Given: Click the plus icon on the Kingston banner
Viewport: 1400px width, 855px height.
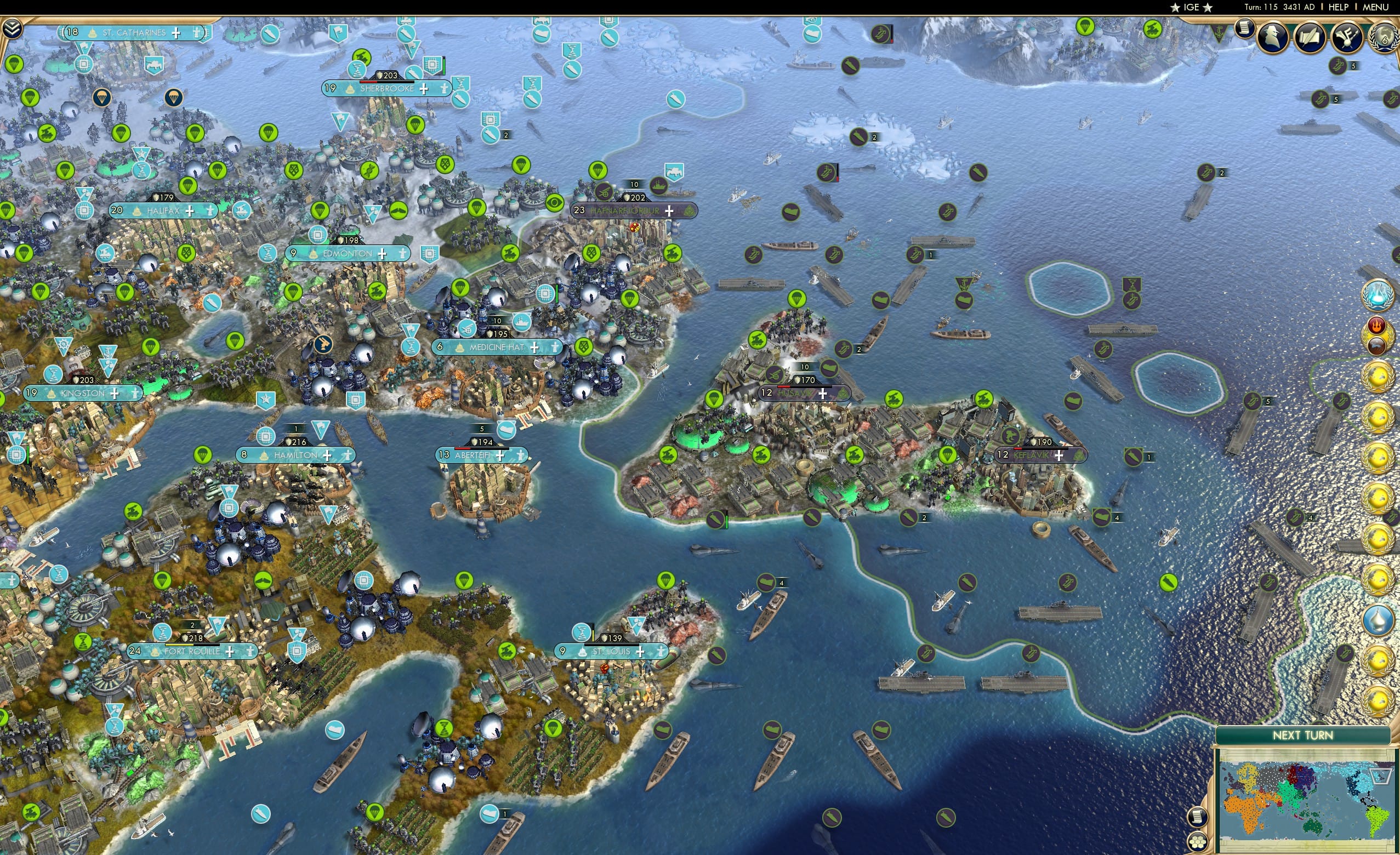Looking at the screenshot, I should tap(115, 393).
